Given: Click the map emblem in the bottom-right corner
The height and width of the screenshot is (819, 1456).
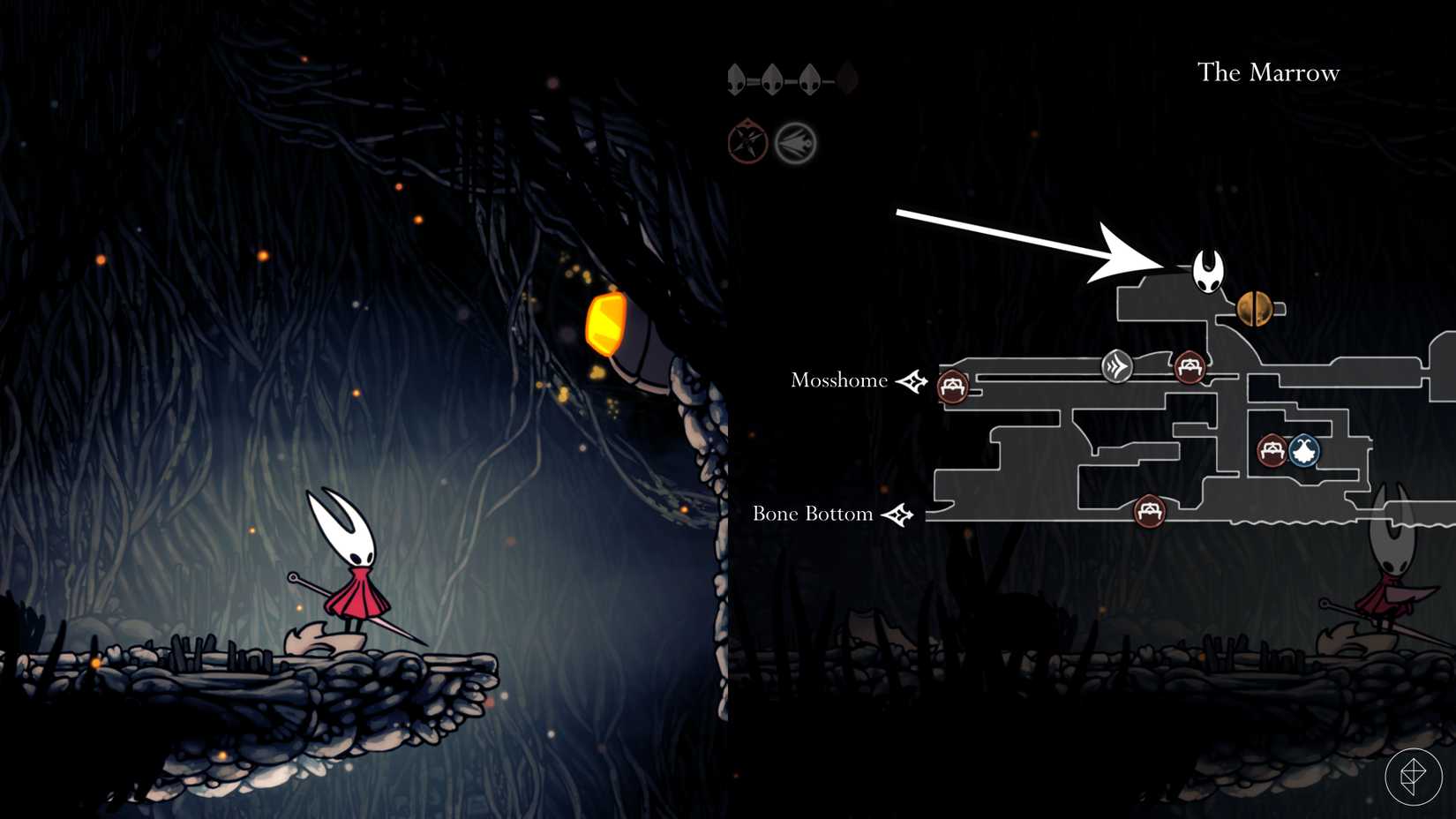Looking at the screenshot, I should [1413, 775].
